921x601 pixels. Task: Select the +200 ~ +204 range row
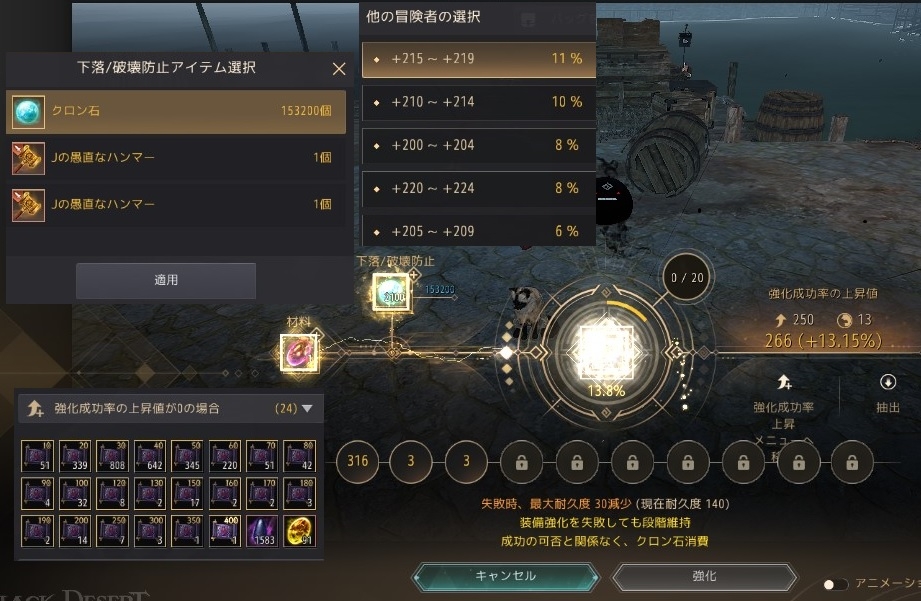pos(478,145)
